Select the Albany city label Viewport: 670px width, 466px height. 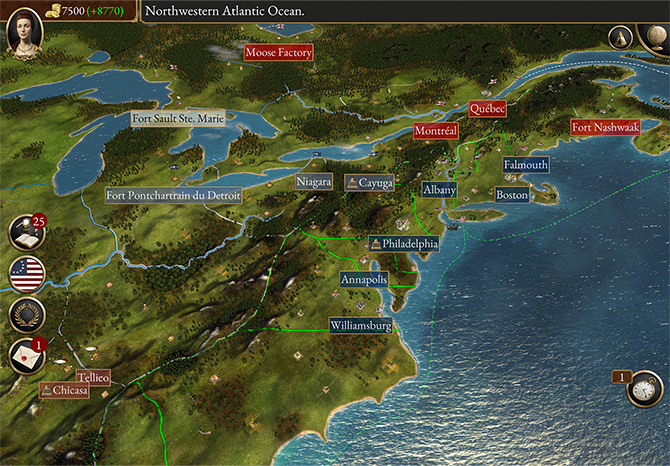[440, 189]
